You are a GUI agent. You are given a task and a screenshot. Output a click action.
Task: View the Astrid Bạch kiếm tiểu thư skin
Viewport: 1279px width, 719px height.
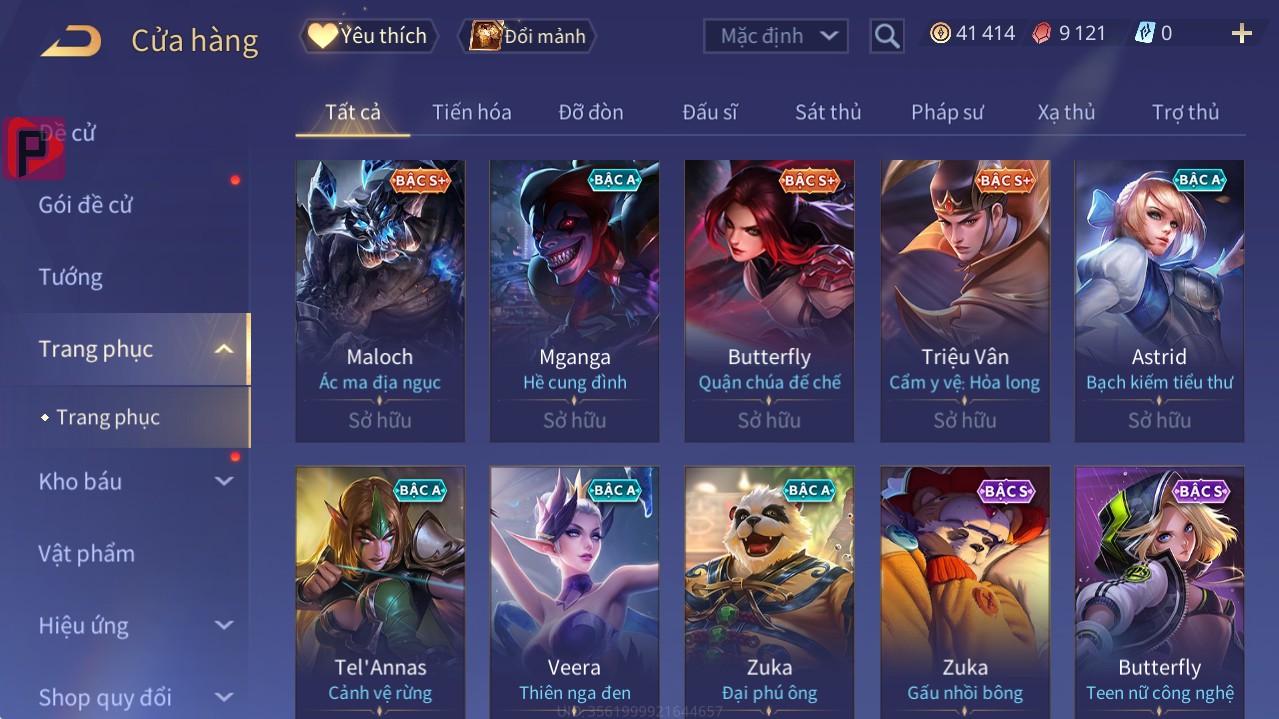(x=1159, y=300)
